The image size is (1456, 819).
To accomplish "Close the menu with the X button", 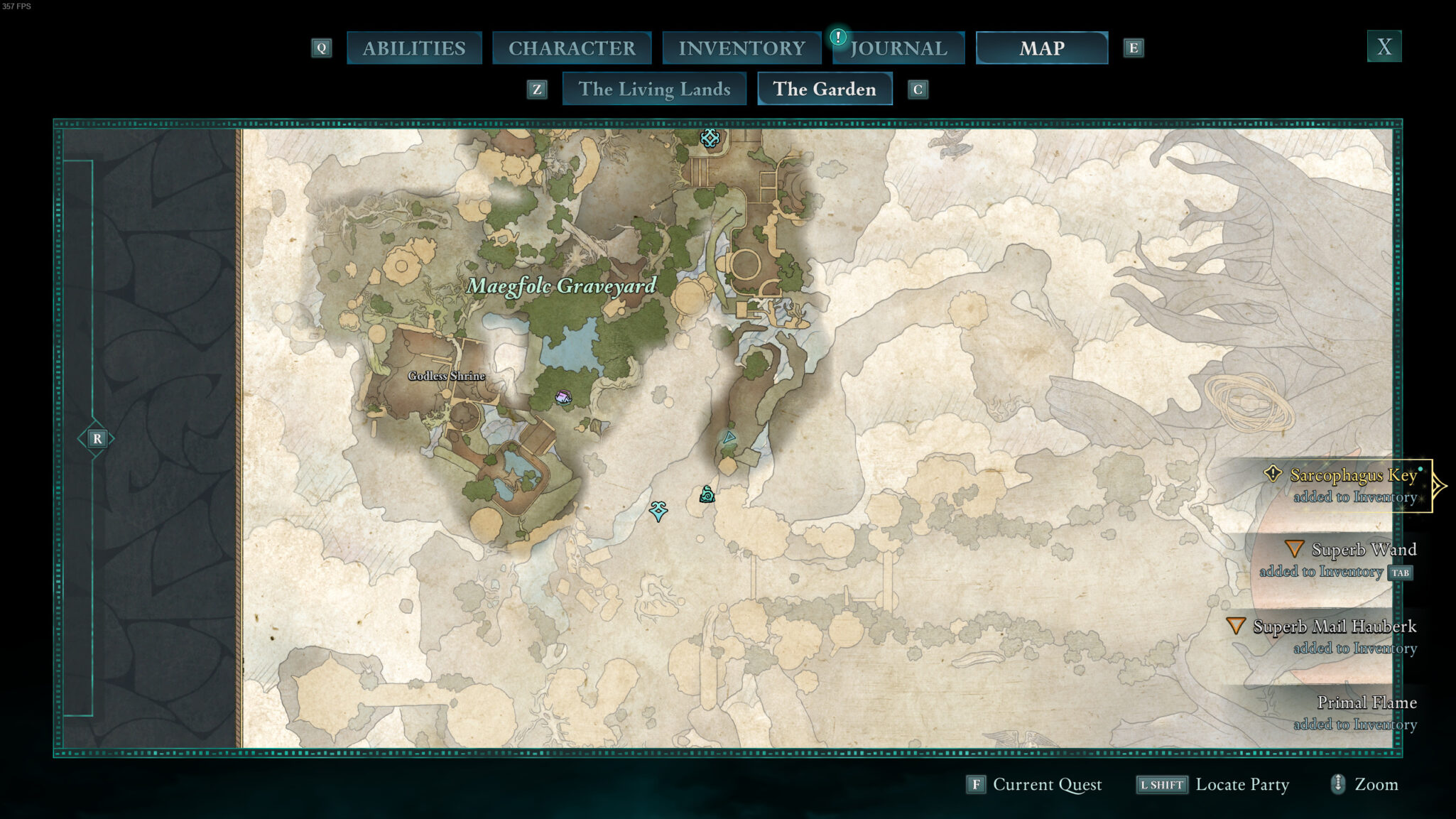I will [1384, 47].
